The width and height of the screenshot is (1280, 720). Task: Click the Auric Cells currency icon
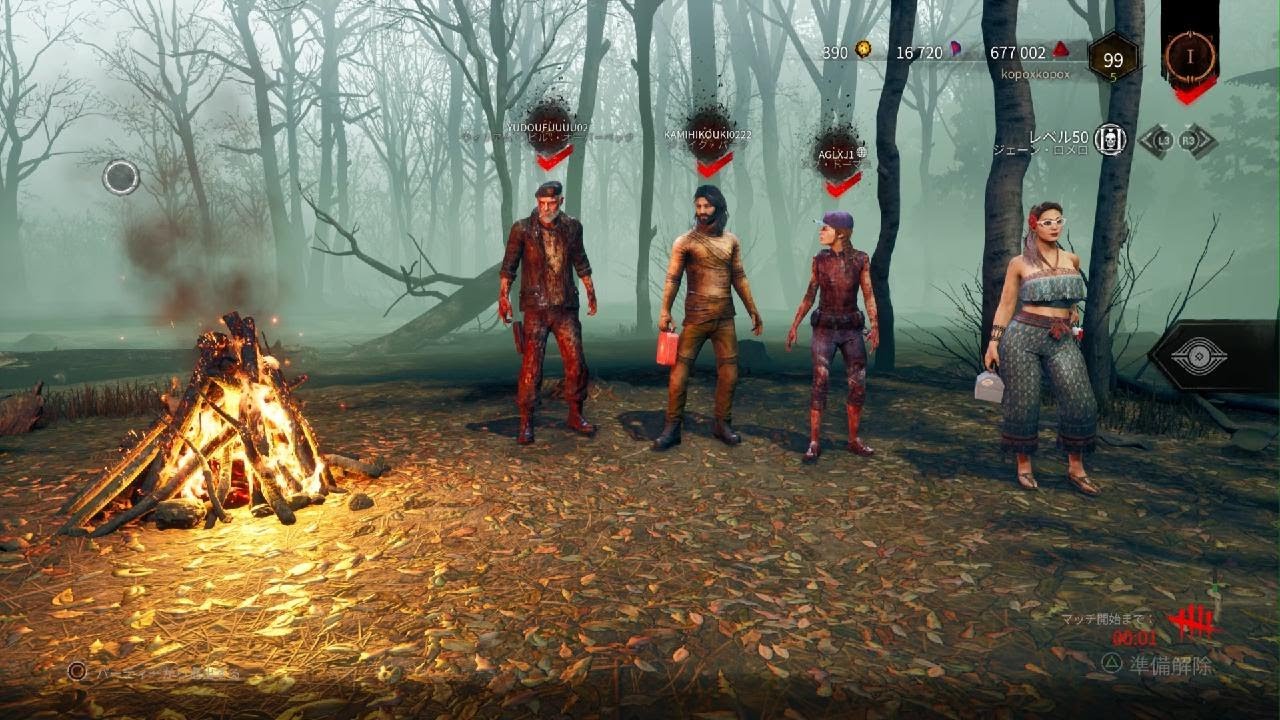point(863,49)
